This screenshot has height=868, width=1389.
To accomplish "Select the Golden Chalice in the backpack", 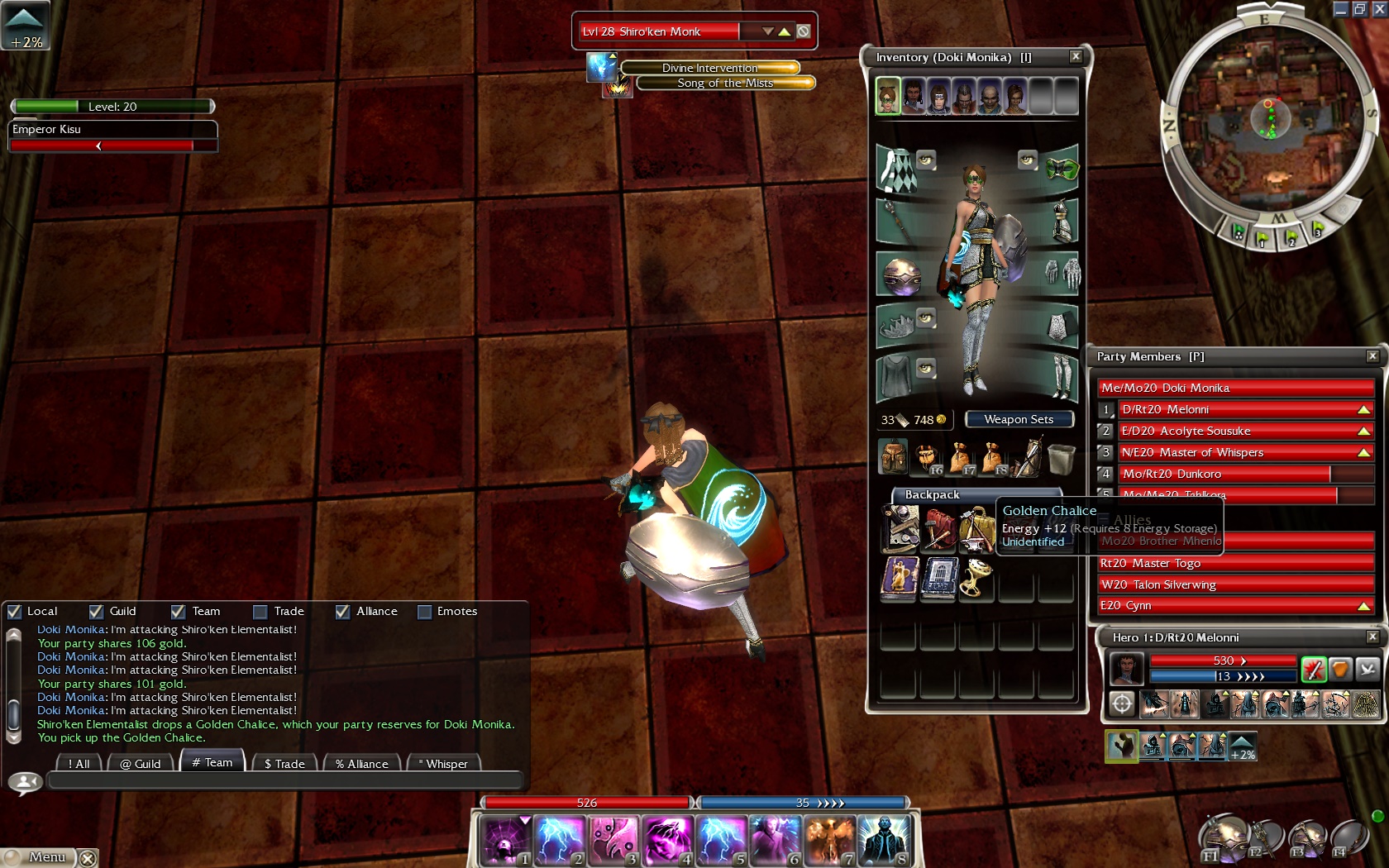I will [x=977, y=578].
